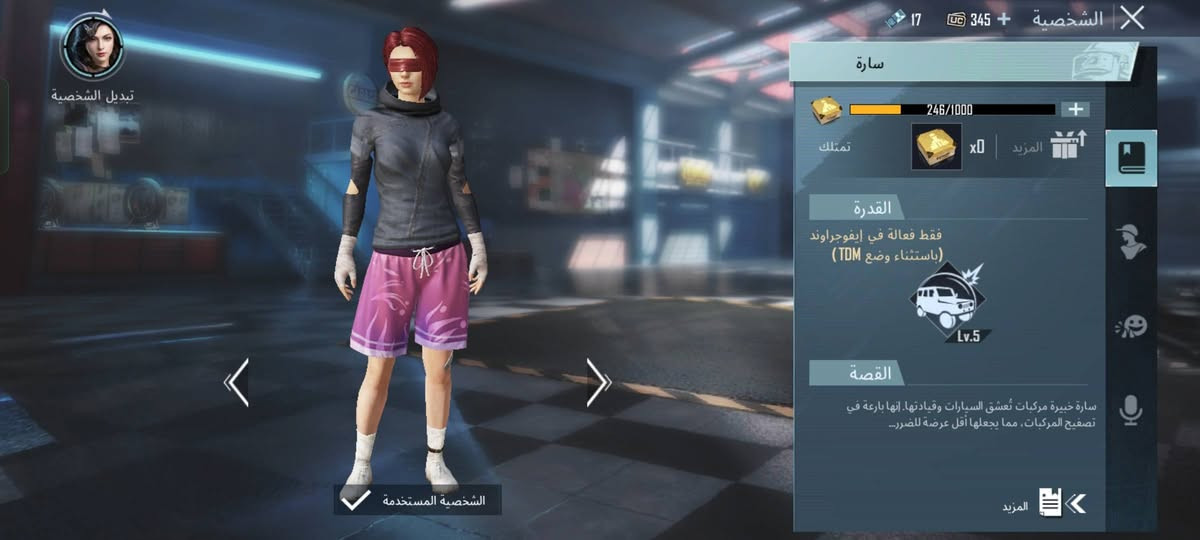Switch to the book info tab
Screen dimensions: 1200x540
point(1131,159)
